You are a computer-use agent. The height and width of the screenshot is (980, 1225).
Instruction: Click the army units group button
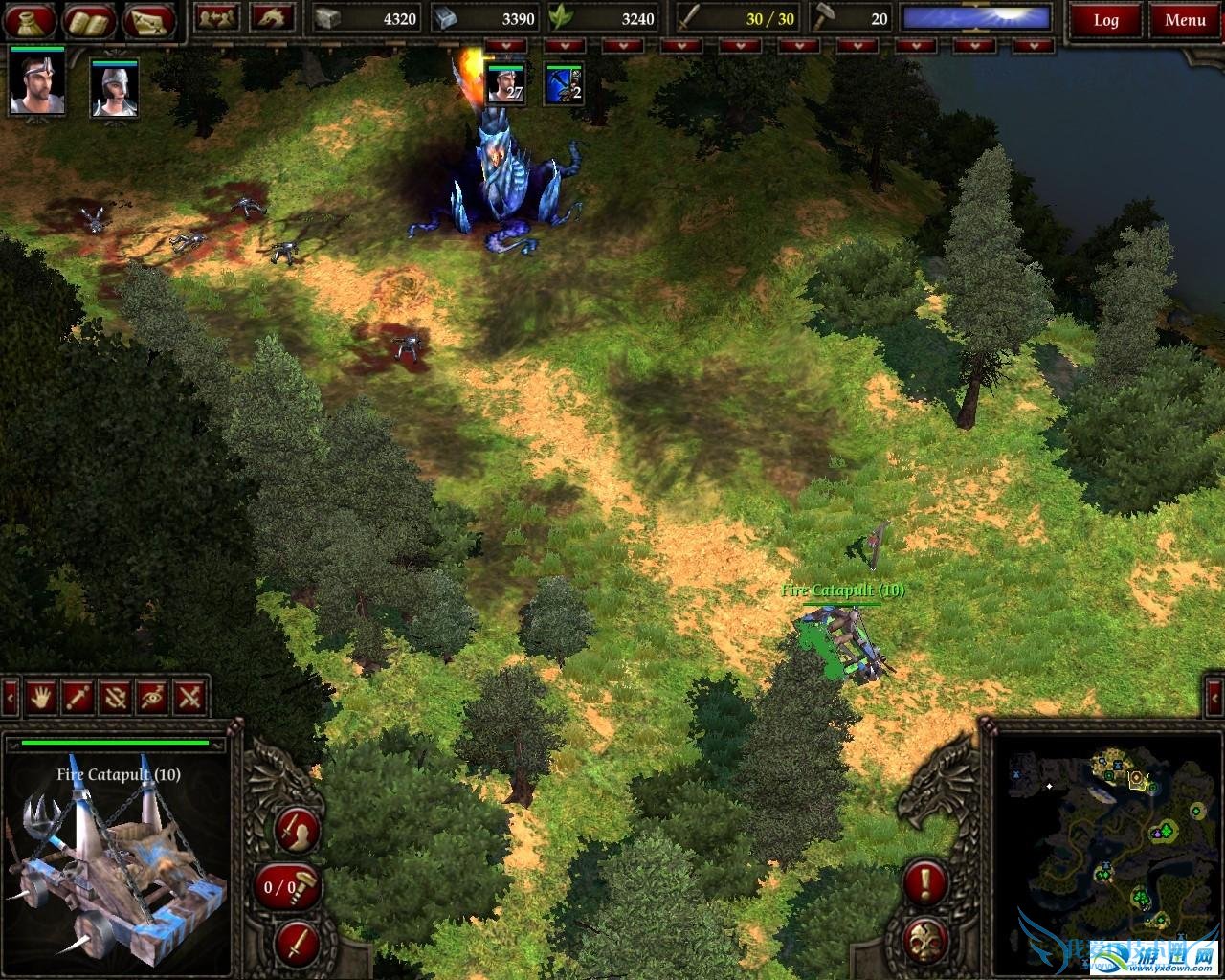(x=216, y=18)
